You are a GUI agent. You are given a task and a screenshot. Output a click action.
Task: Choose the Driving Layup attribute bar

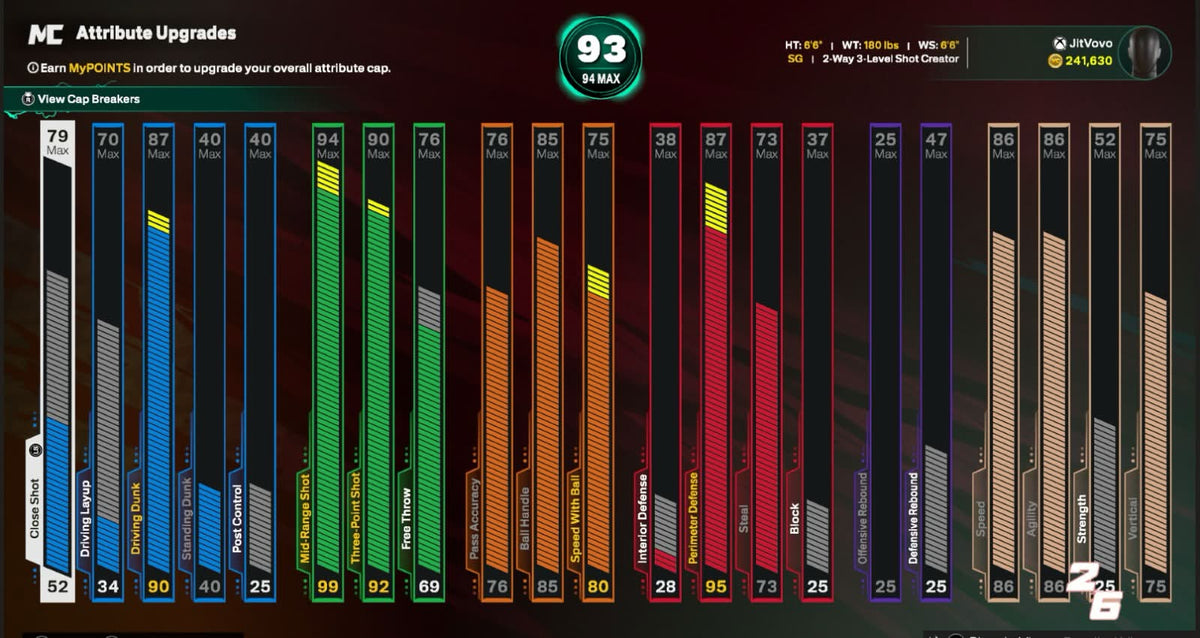click(x=108, y=360)
